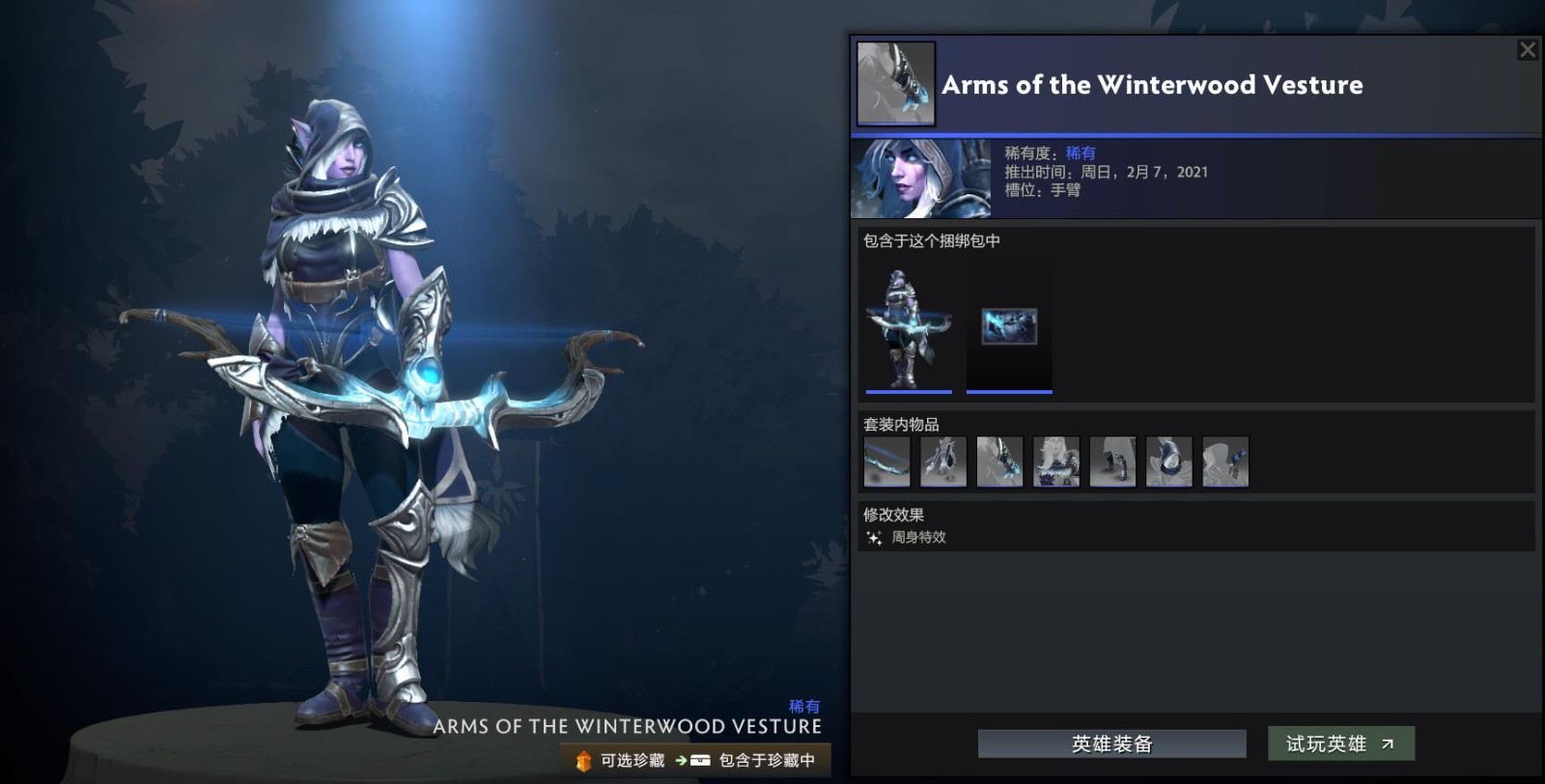Open the 包含于珍藏中 treasure link

tap(755, 761)
